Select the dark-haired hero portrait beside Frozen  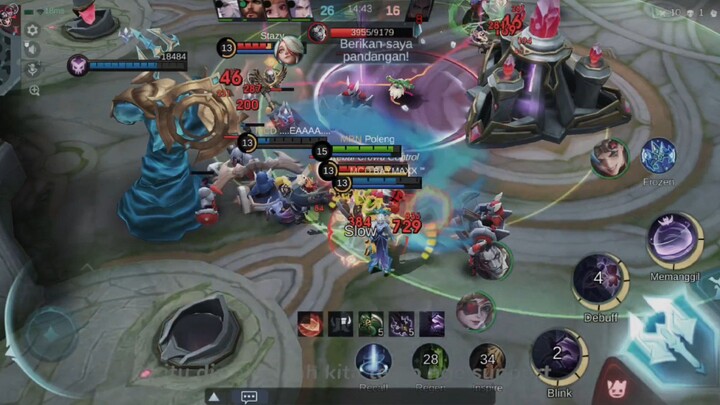coord(609,157)
